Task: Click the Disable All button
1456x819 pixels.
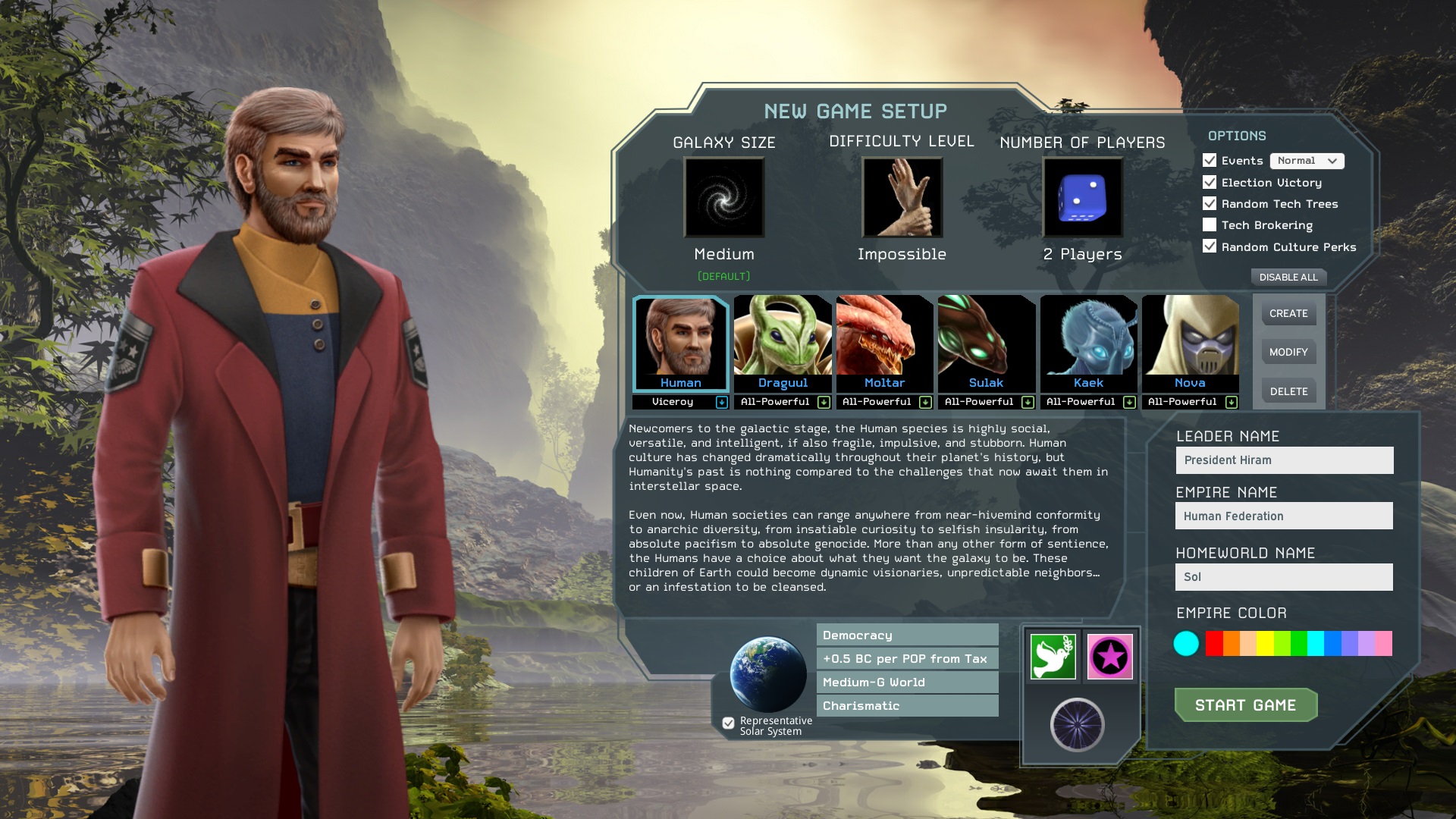Action: (1288, 278)
